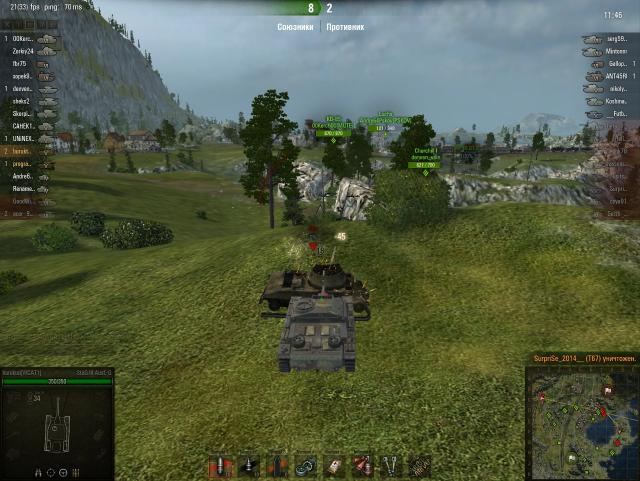Select player Zerkiy24 in allies list
The image size is (640, 481).
tap(22, 51)
